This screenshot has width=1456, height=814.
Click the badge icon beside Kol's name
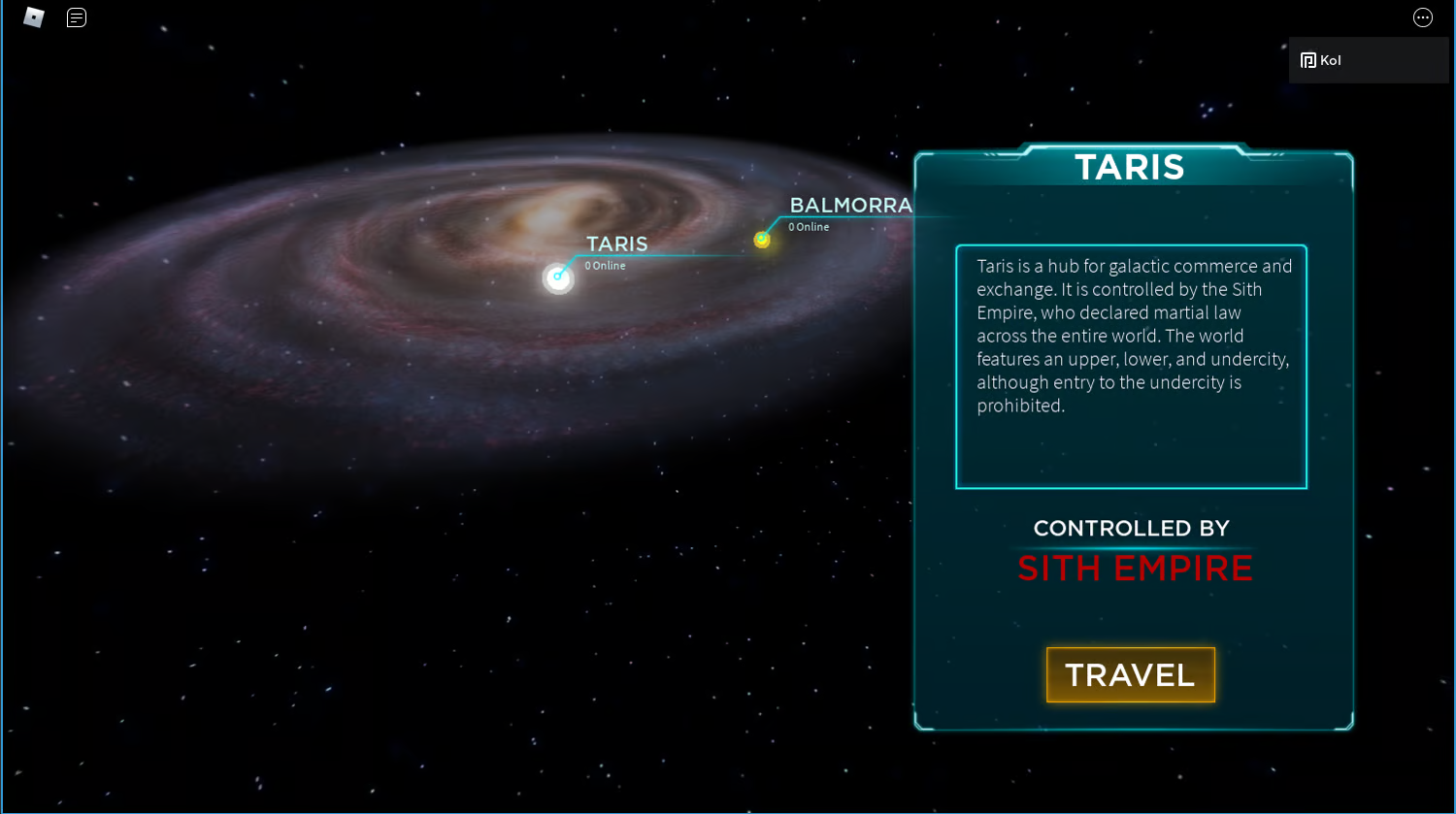pyautogui.click(x=1307, y=59)
